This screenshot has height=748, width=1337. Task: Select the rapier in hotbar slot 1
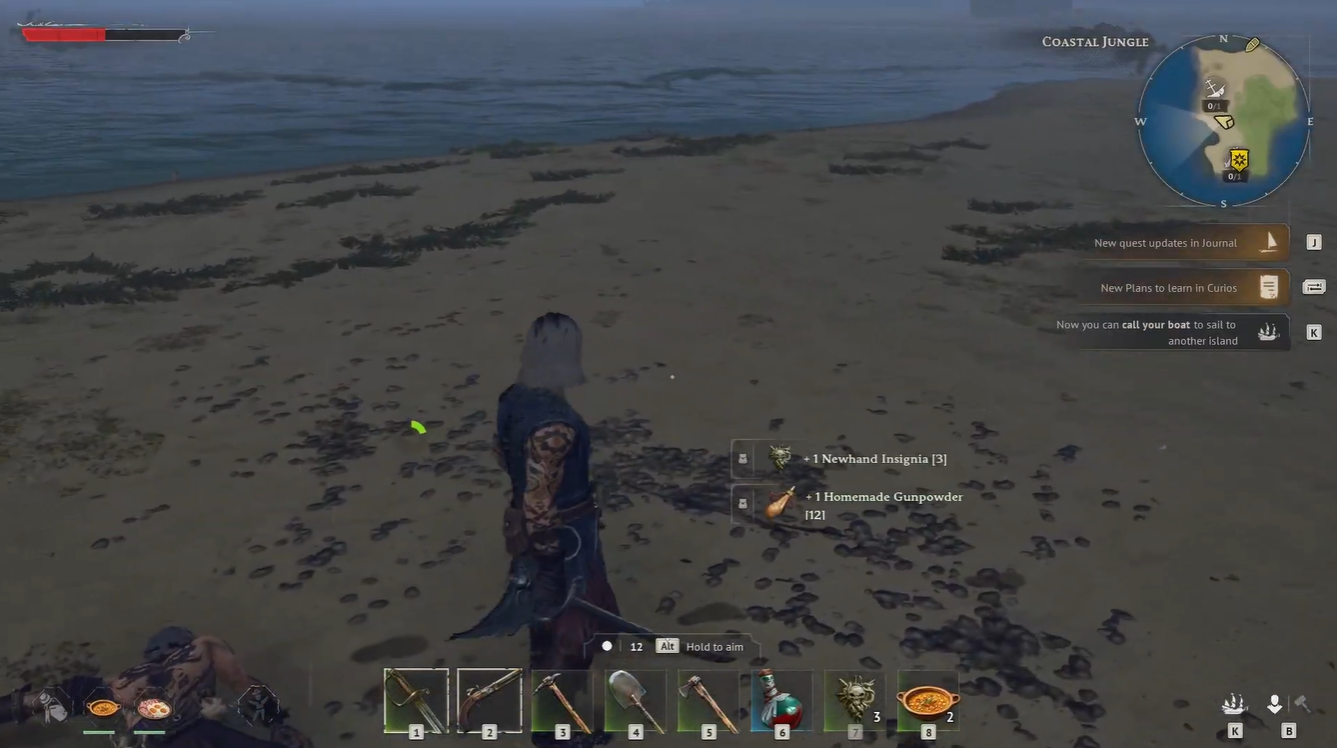point(415,698)
